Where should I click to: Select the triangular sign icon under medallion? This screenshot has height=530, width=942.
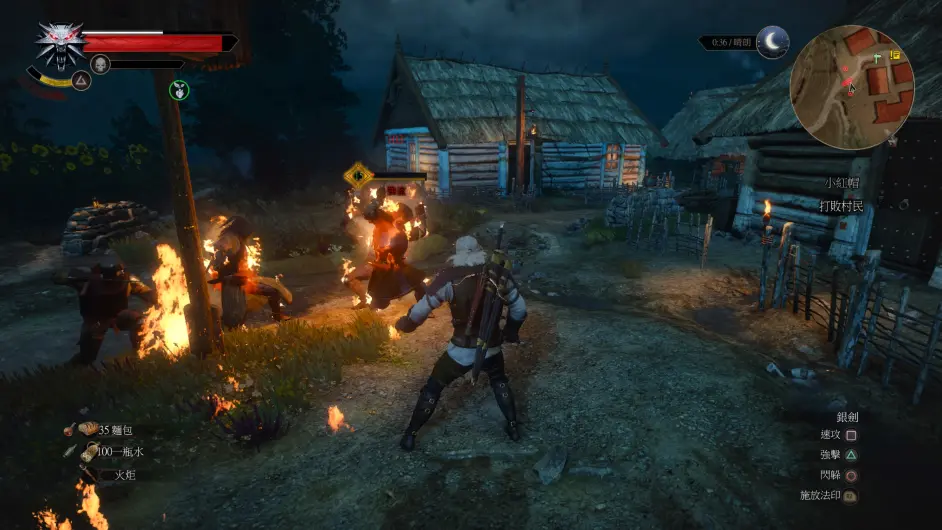(81, 80)
